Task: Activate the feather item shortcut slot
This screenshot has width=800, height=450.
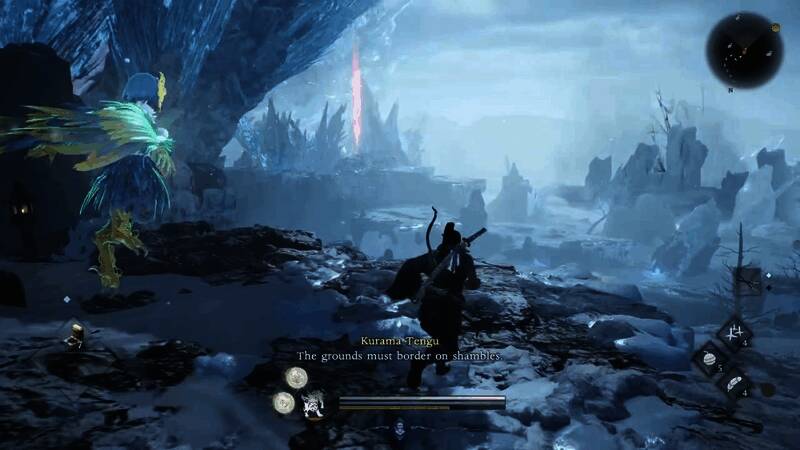Action: 735,383
